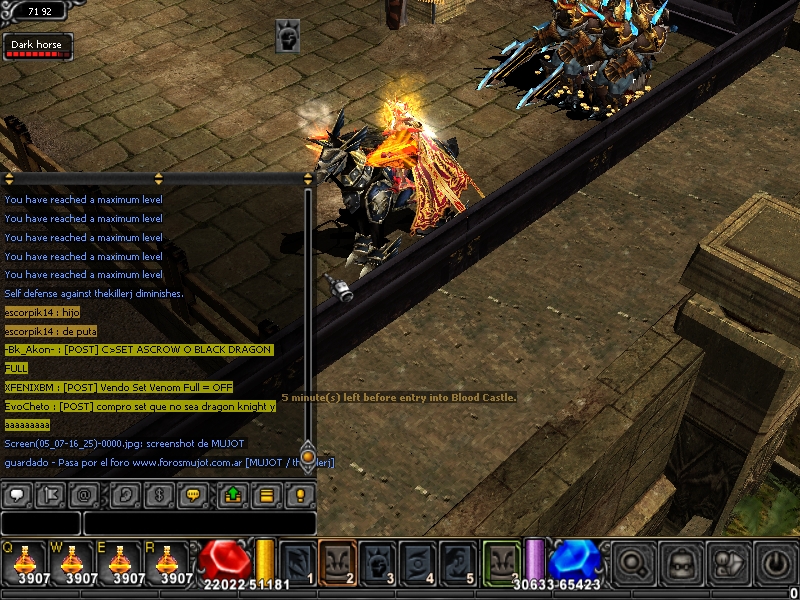Click the short whisper target name field

tap(41, 523)
